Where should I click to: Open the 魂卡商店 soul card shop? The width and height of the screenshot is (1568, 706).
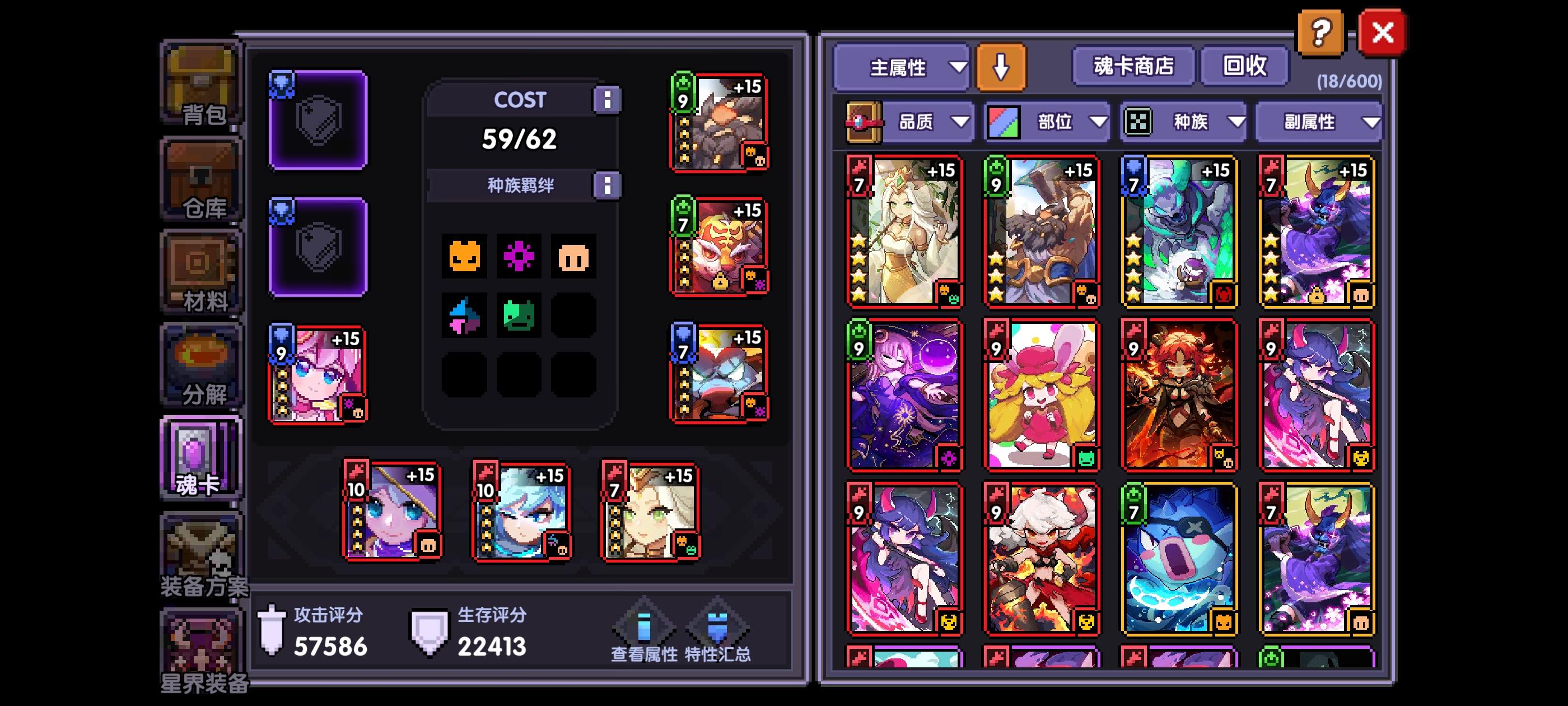1133,67
